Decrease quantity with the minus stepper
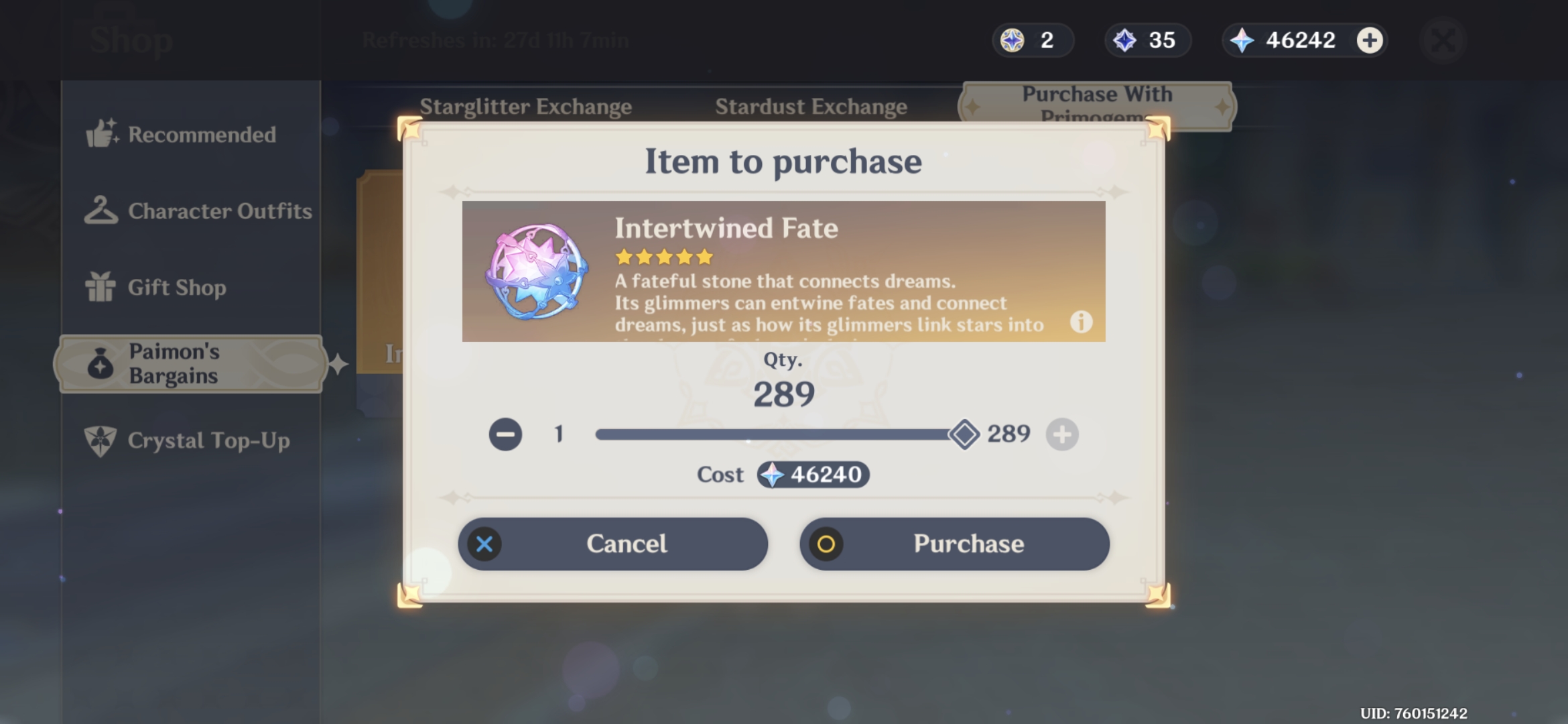1568x724 pixels. point(506,434)
